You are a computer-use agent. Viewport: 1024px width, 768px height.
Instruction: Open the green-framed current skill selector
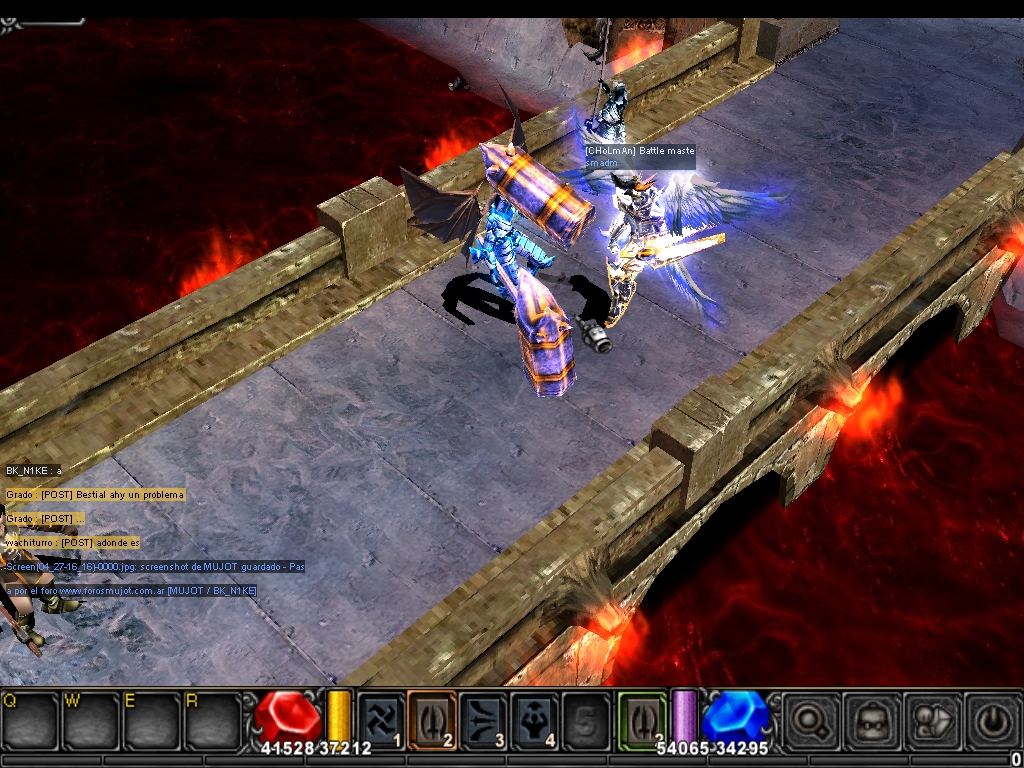[641, 720]
